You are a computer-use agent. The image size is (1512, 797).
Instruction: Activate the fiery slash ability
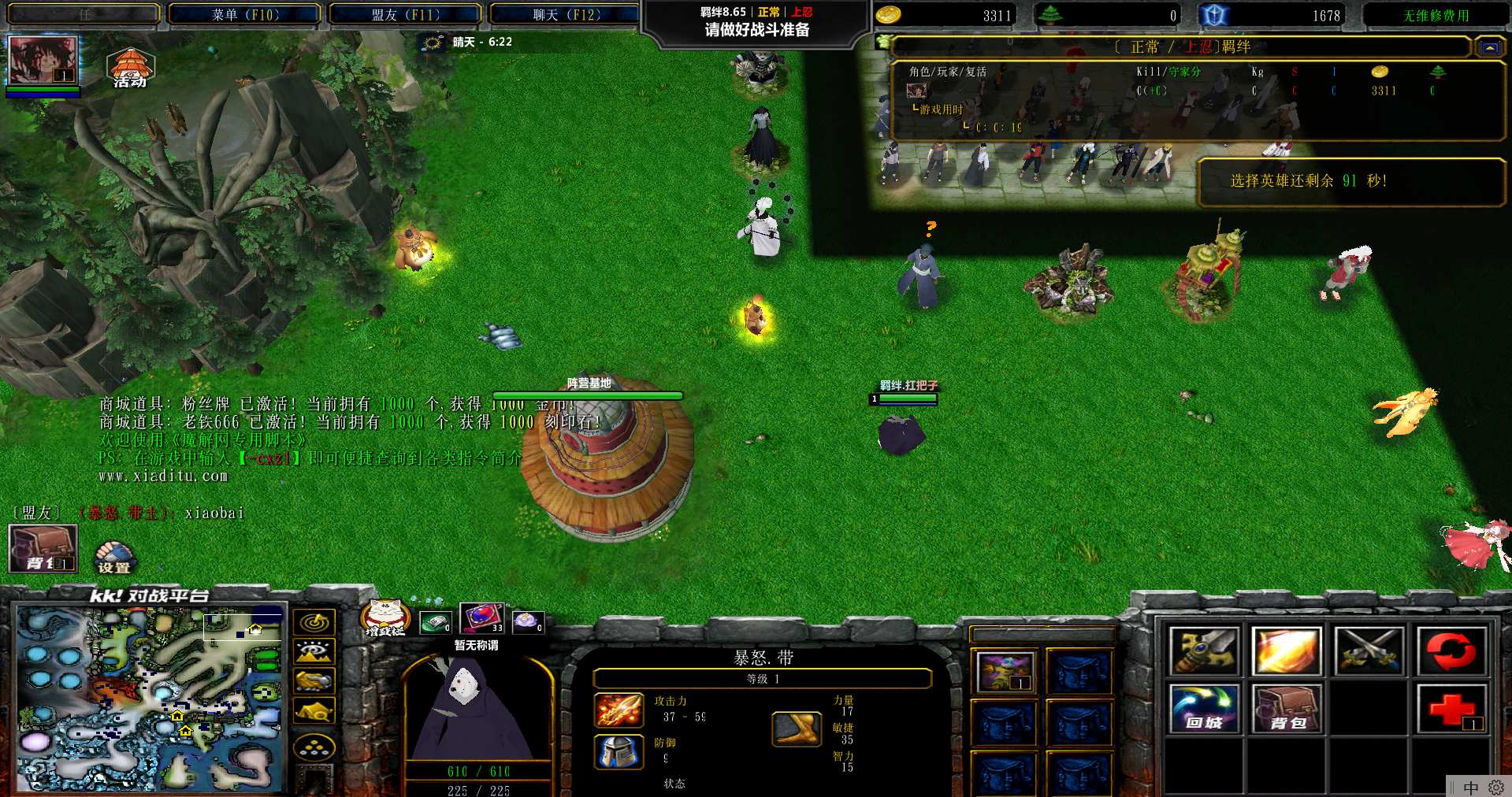pyautogui.click(x=1286, y=651)
